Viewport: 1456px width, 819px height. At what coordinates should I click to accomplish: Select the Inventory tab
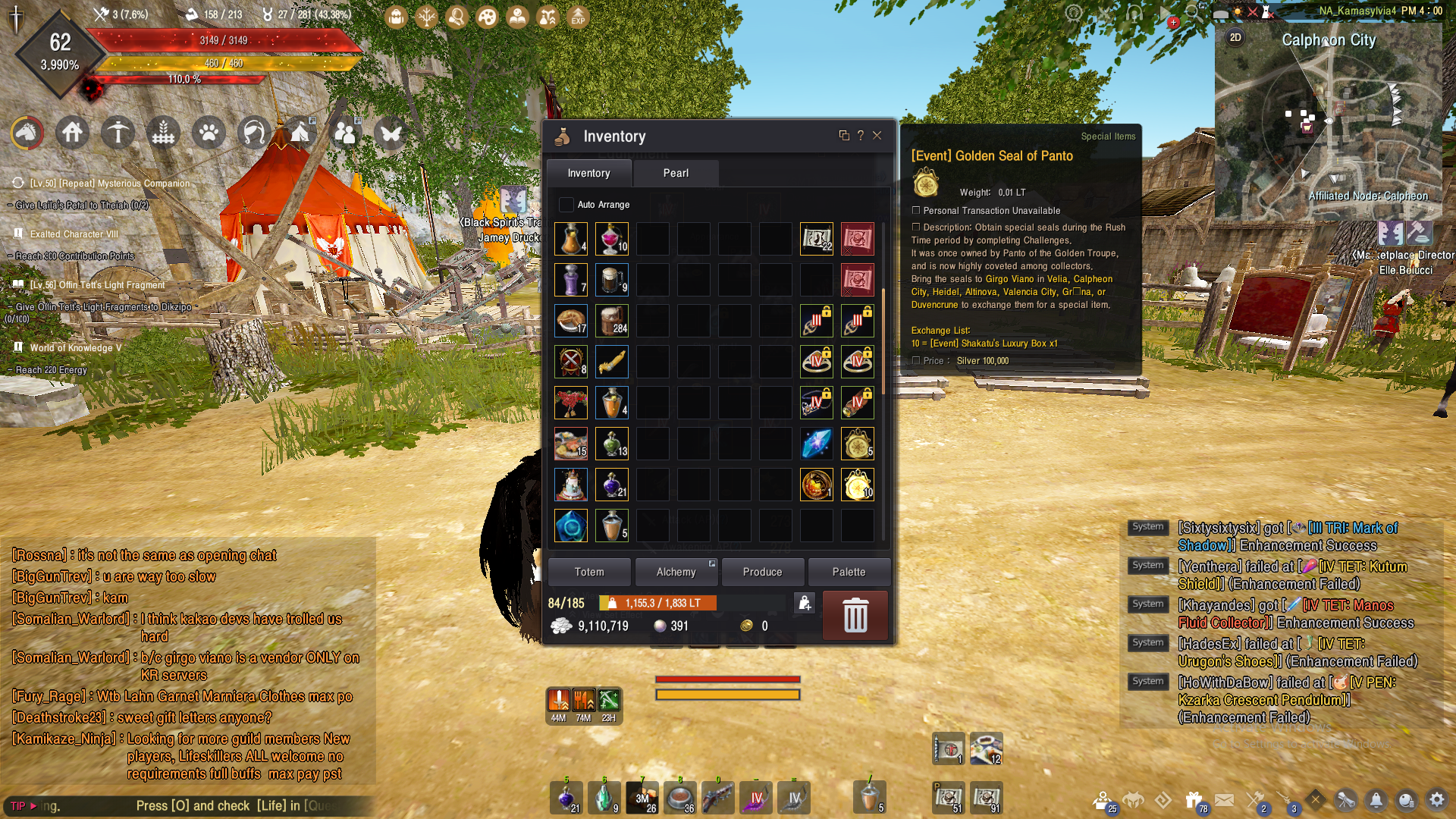pos(589,173)
